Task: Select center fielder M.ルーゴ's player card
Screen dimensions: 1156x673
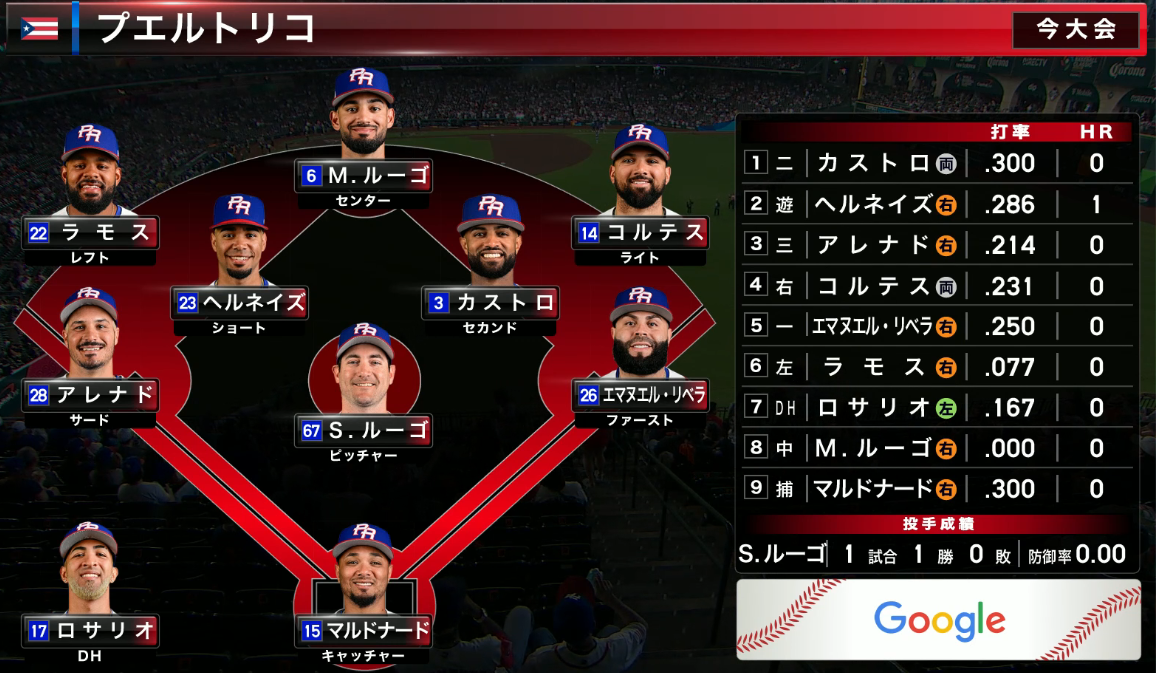Action: [364, 176]
